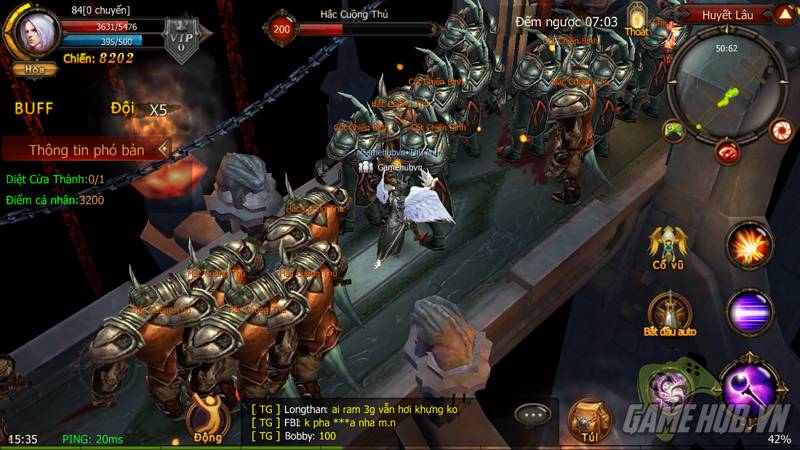Image resolution: width=800 pixels, height=450 pixels.
Task: Open the player character portrait
Action: (34, 32)
